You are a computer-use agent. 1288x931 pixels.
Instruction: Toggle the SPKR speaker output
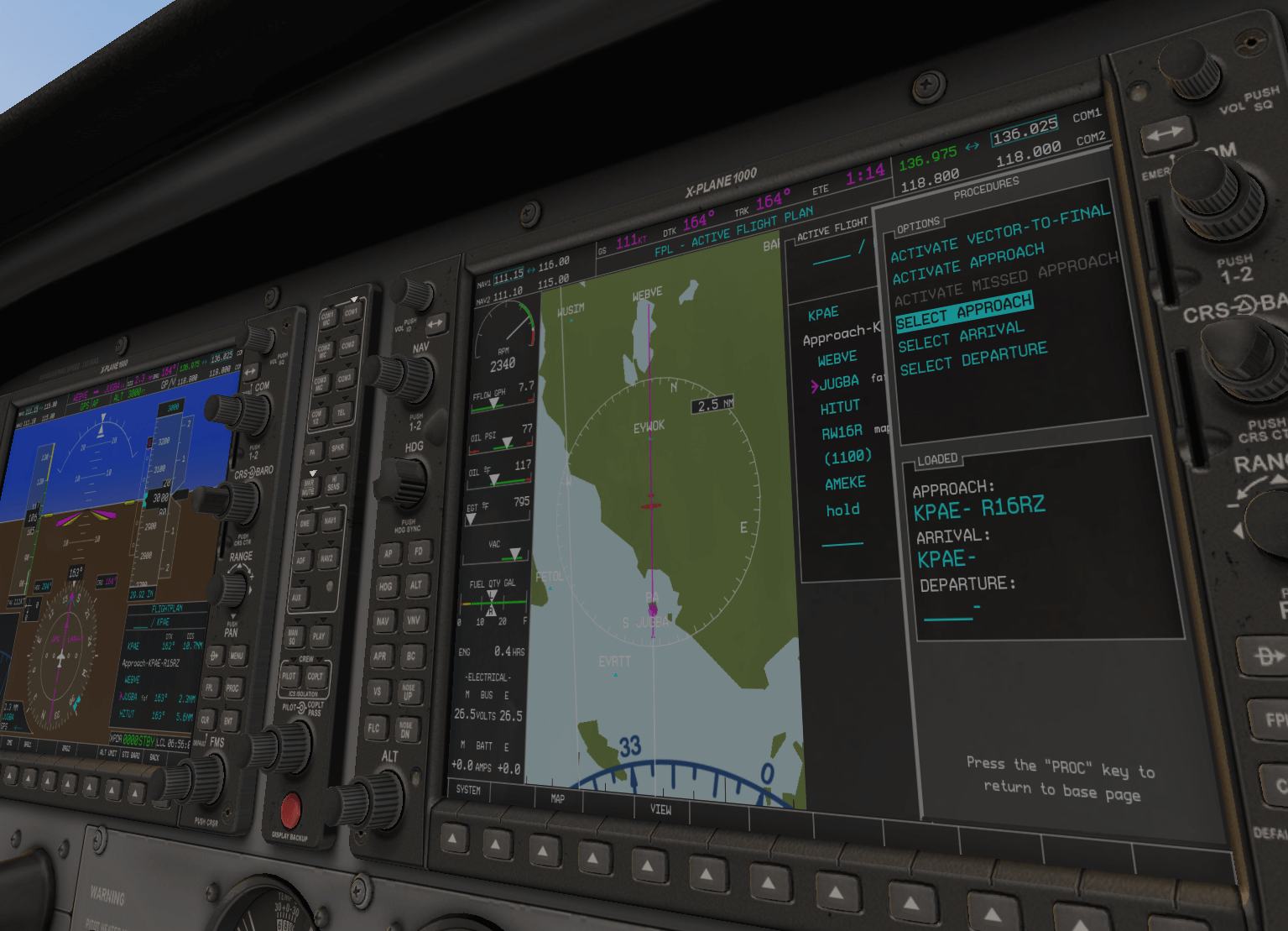[336, 447]
